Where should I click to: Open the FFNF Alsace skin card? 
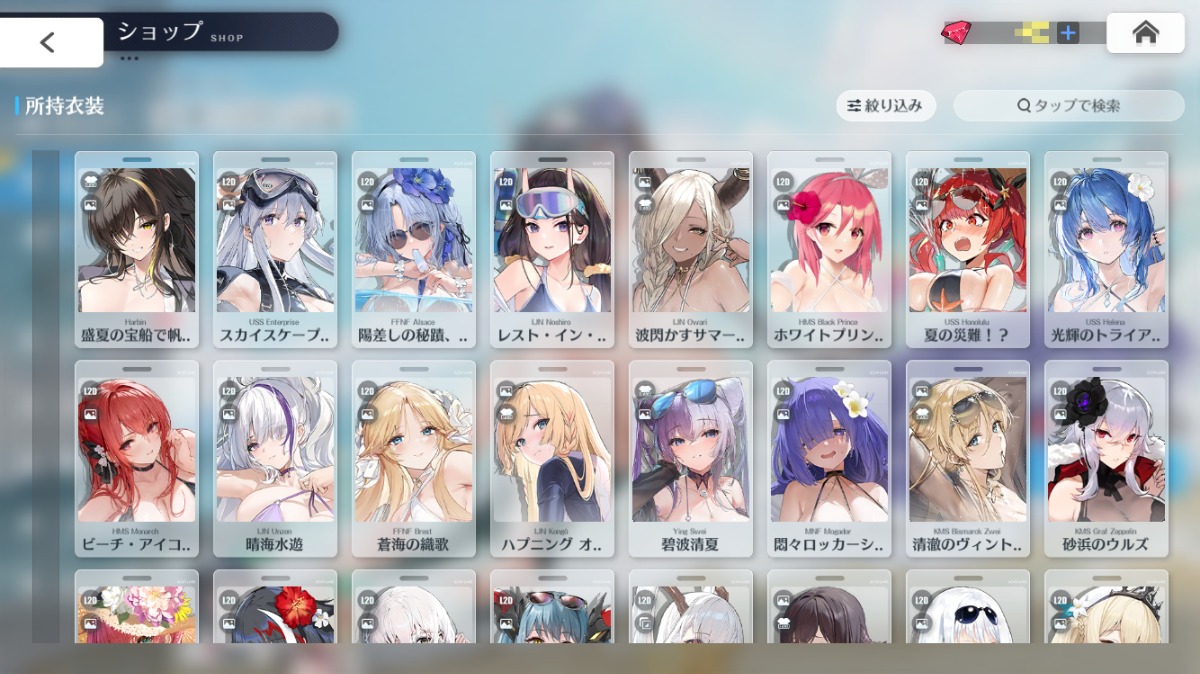[413, 249]
